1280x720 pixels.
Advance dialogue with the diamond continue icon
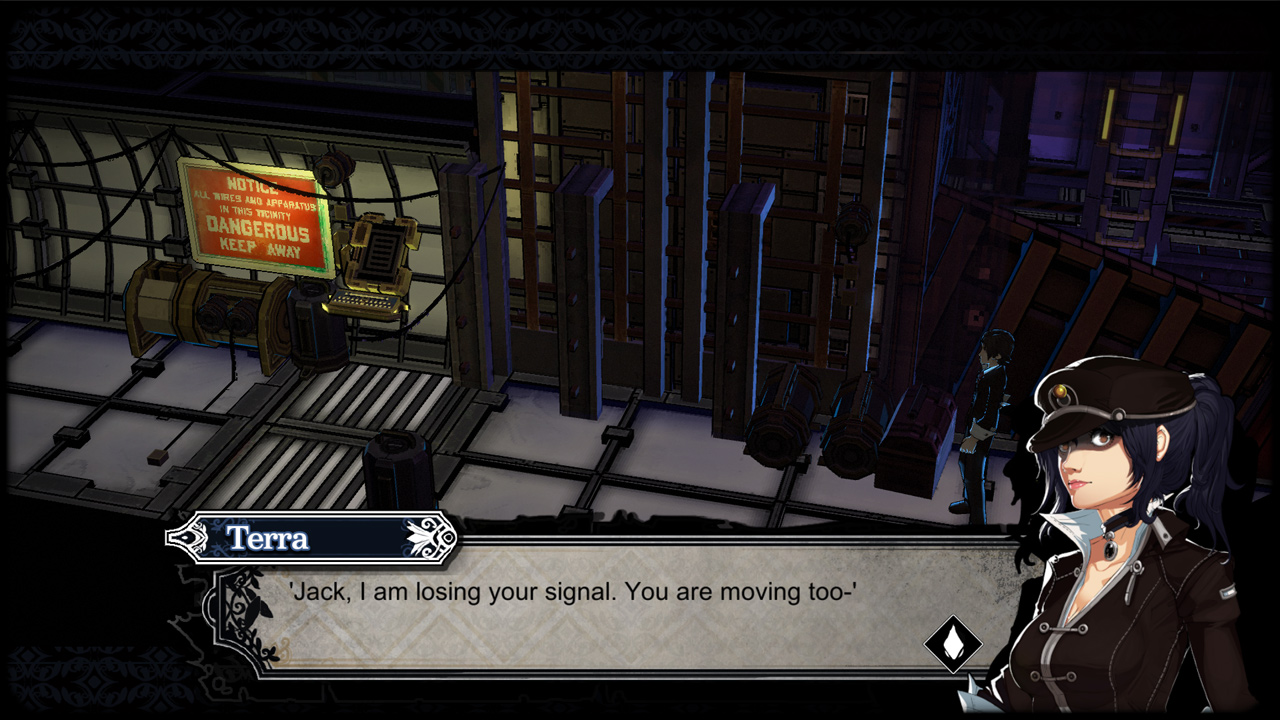[952, 644]
